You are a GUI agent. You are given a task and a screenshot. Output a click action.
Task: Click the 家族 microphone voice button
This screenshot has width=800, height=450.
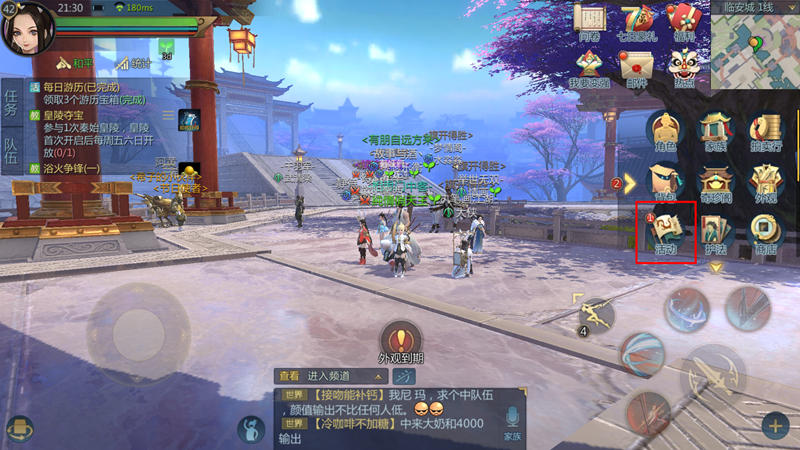coord(511,422)
